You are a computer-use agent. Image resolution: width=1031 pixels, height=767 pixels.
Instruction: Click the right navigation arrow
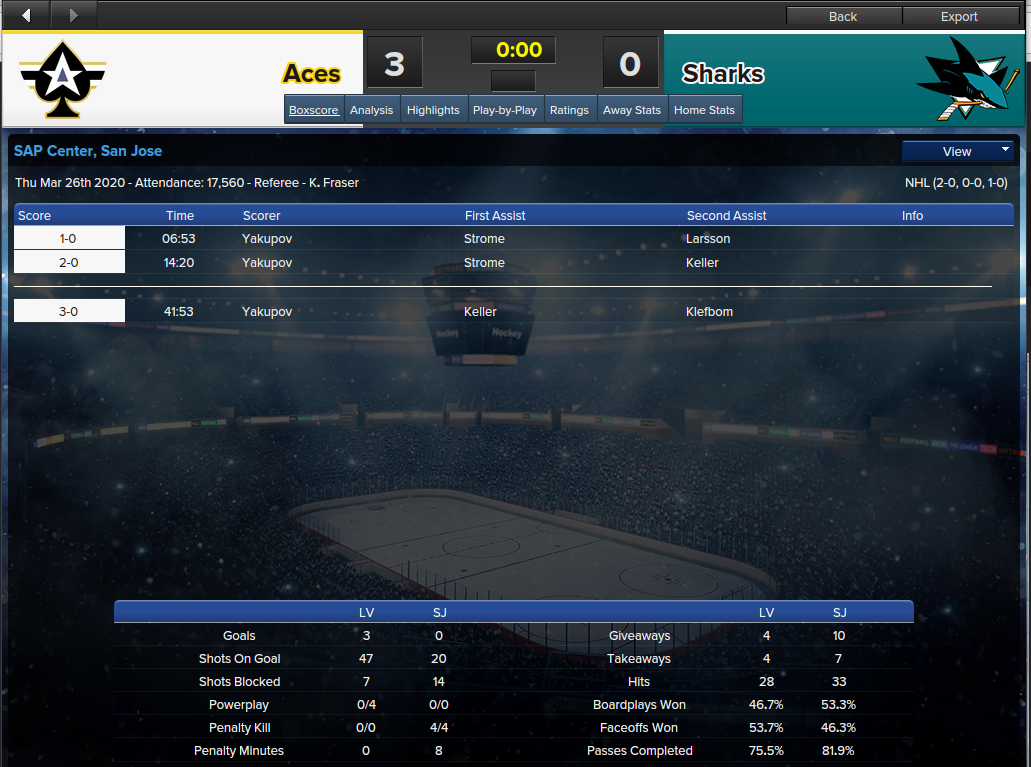pyautogui.click(x=73, y=15)
